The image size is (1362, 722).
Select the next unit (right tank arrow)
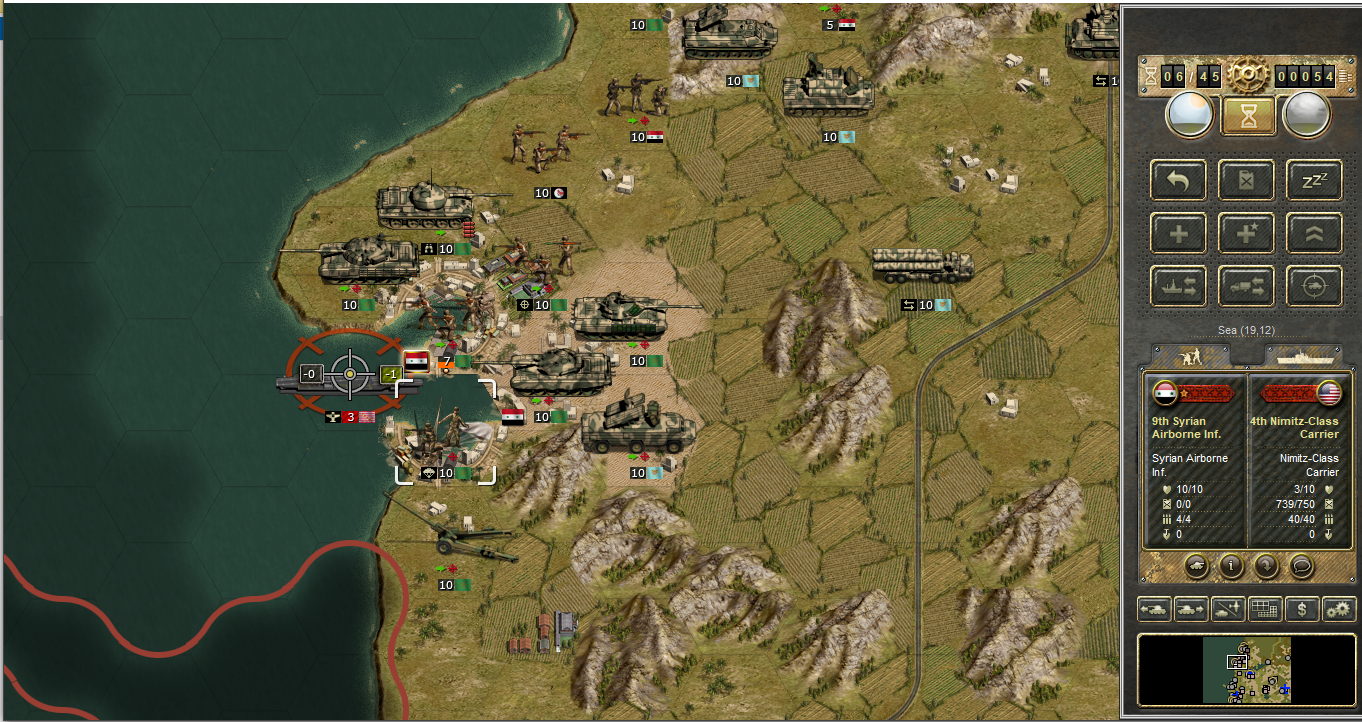(x=1190, y=608)
